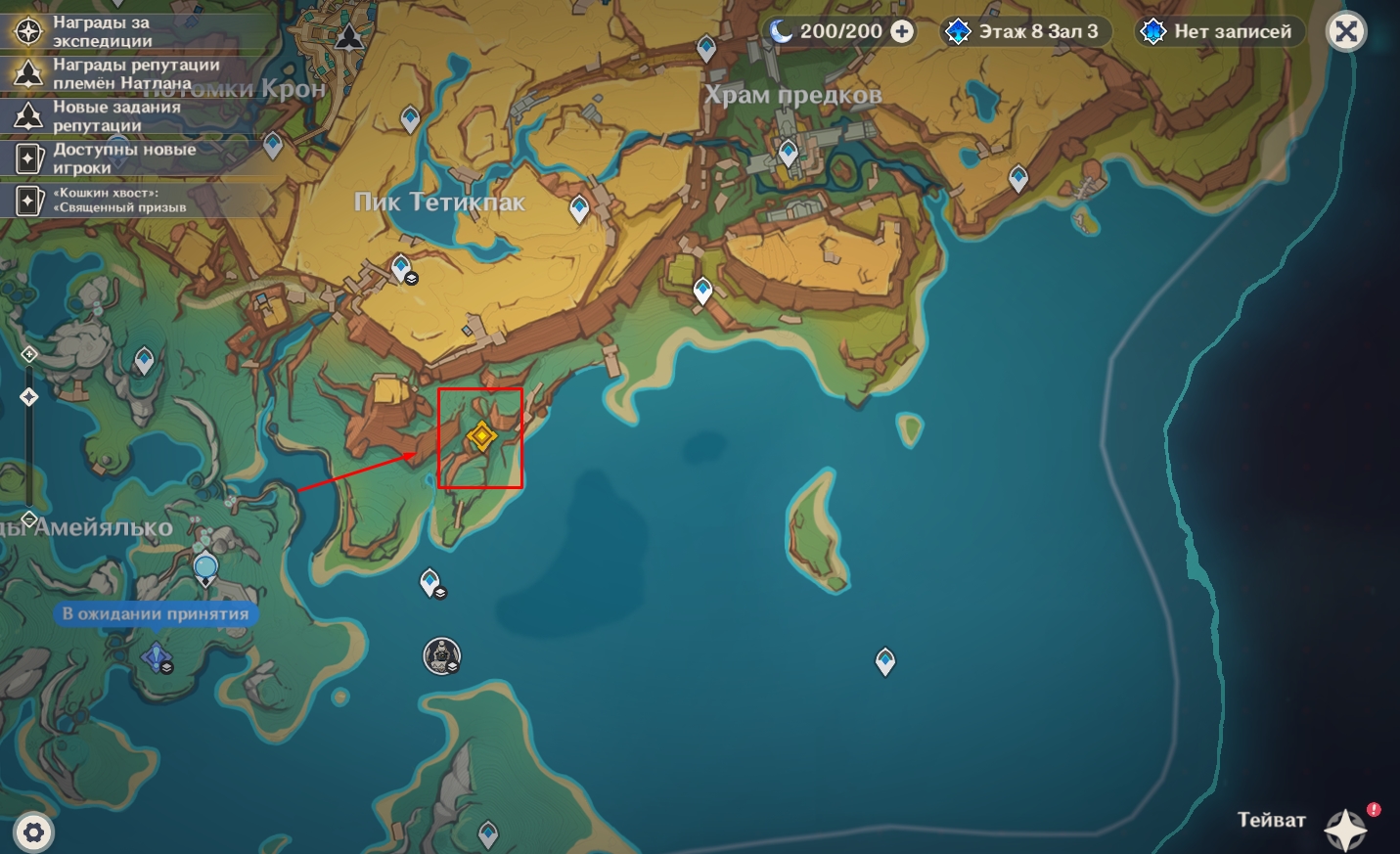Screen dimensions: 1400x854
Task: Open «Новые задания репутации» notification
Action: (x=117, y=115)
